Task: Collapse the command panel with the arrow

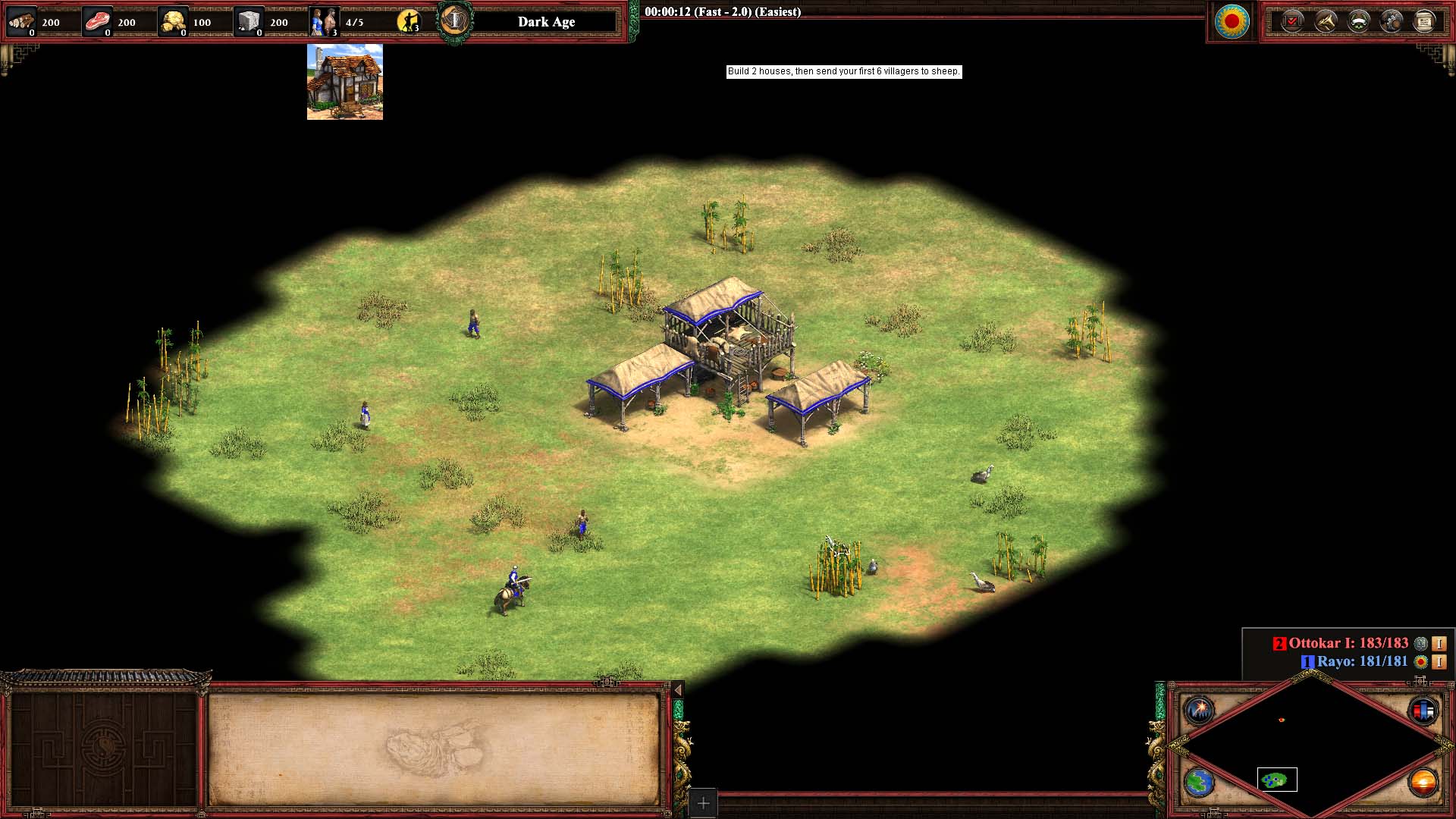Action: [x=678, y=689]
